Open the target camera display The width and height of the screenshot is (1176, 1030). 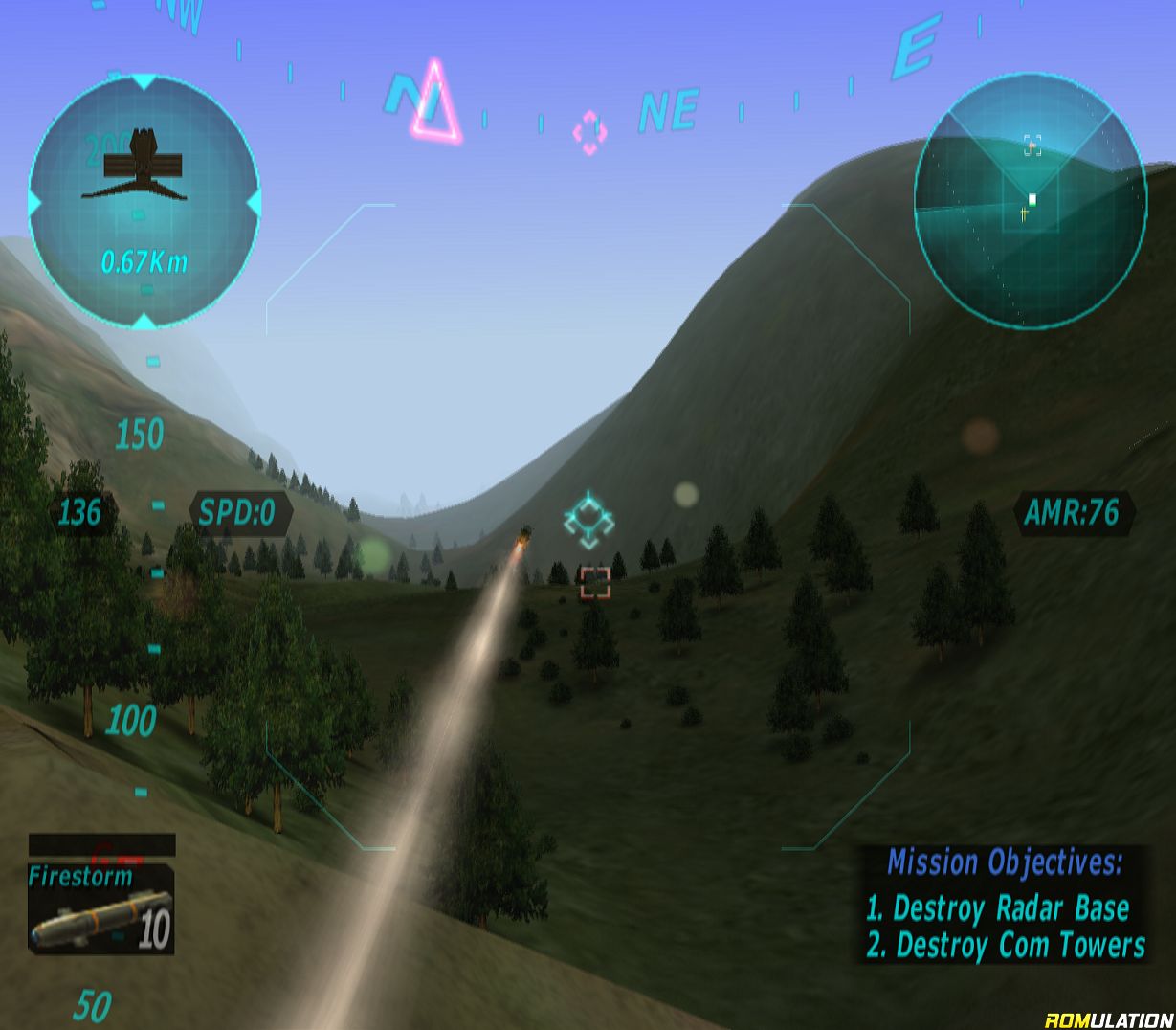tap(144, 201)
